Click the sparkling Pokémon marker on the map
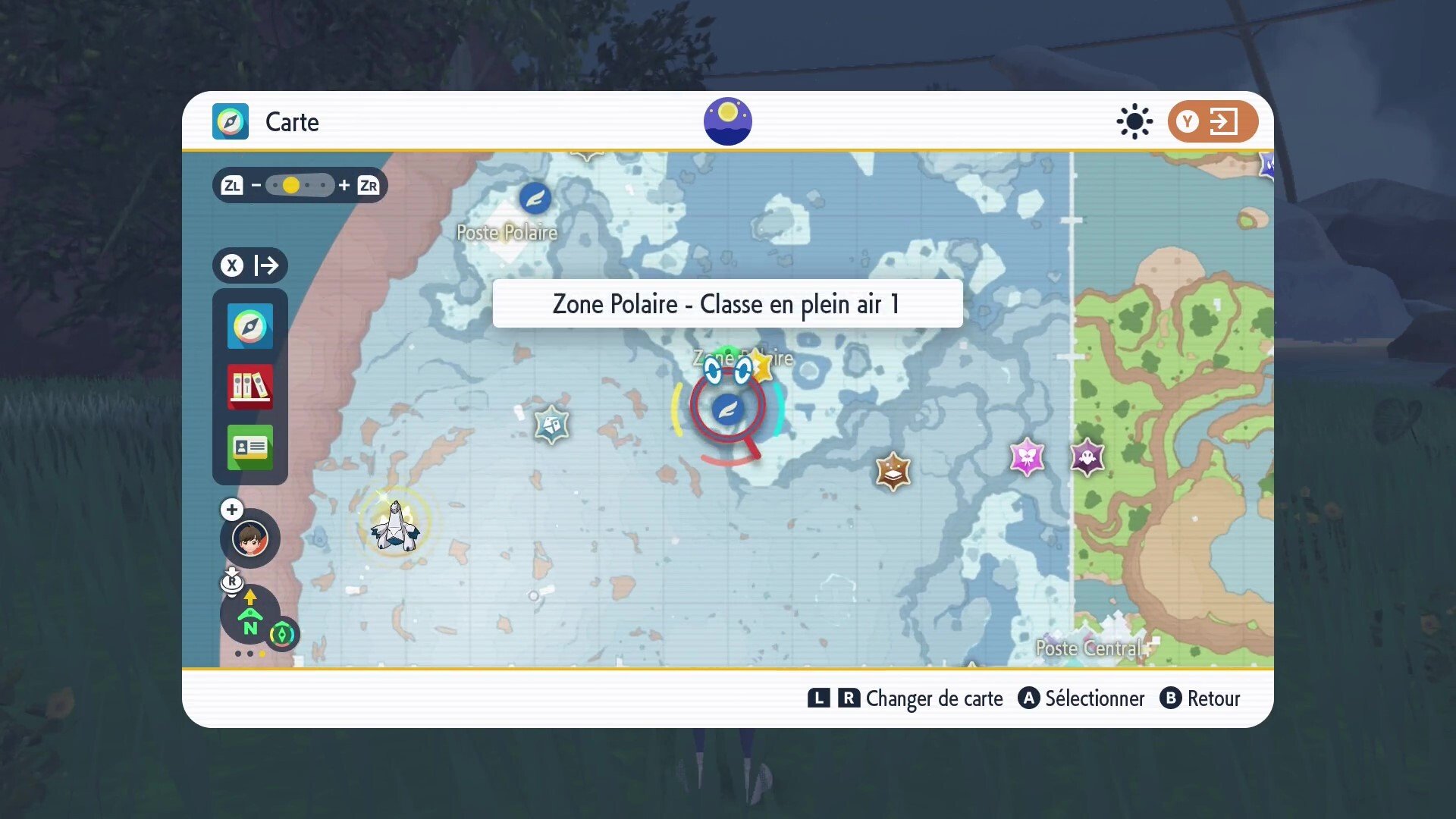Viewport: 1456px width, 819px height. coord(394,523)
